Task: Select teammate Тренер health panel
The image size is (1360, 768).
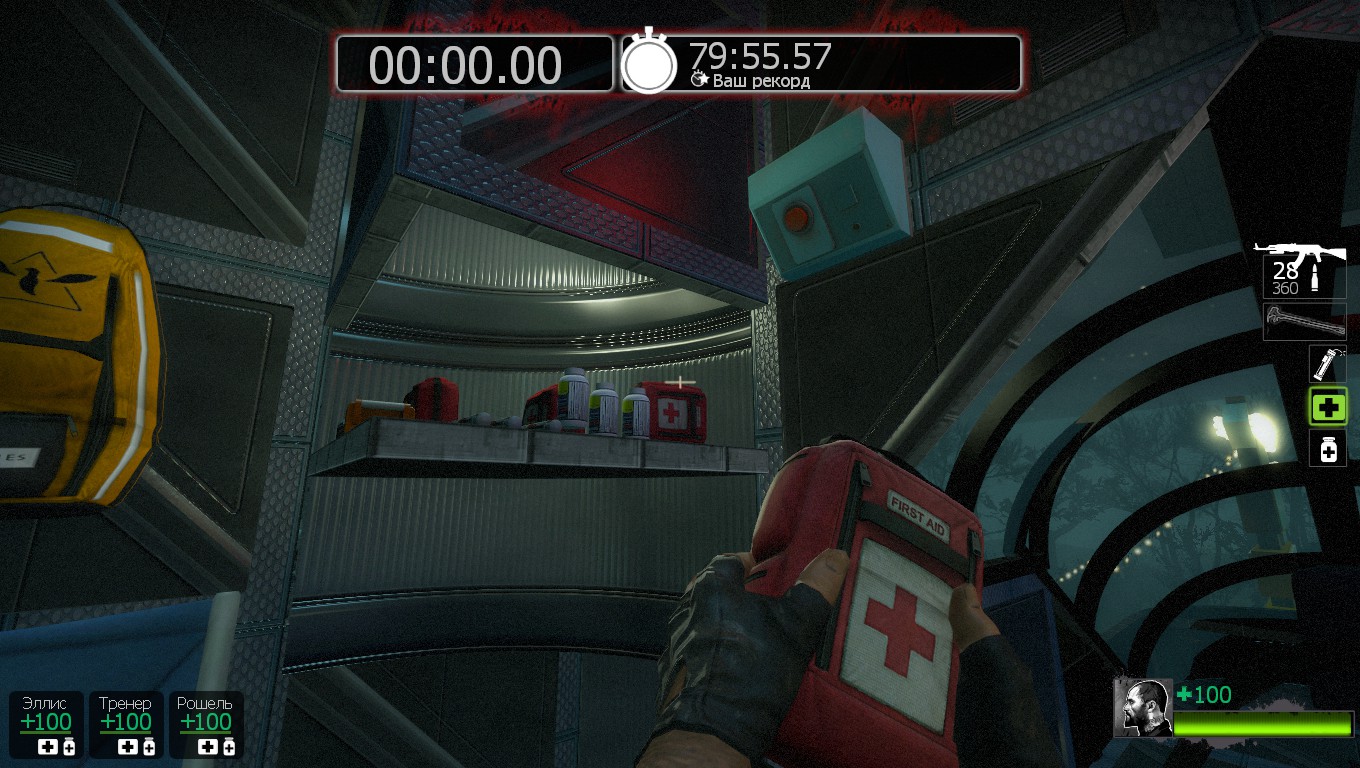Action: 126,724
